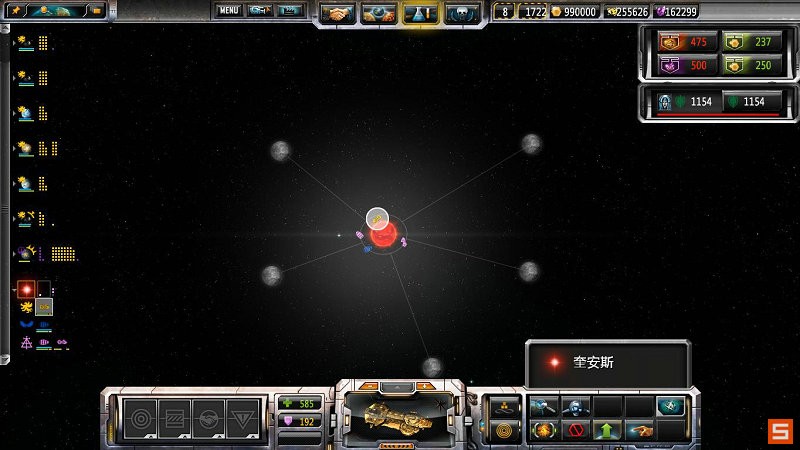The image size is (800, 450).
Task: Click the pointing hand command icon
Action: pos(638,431)
